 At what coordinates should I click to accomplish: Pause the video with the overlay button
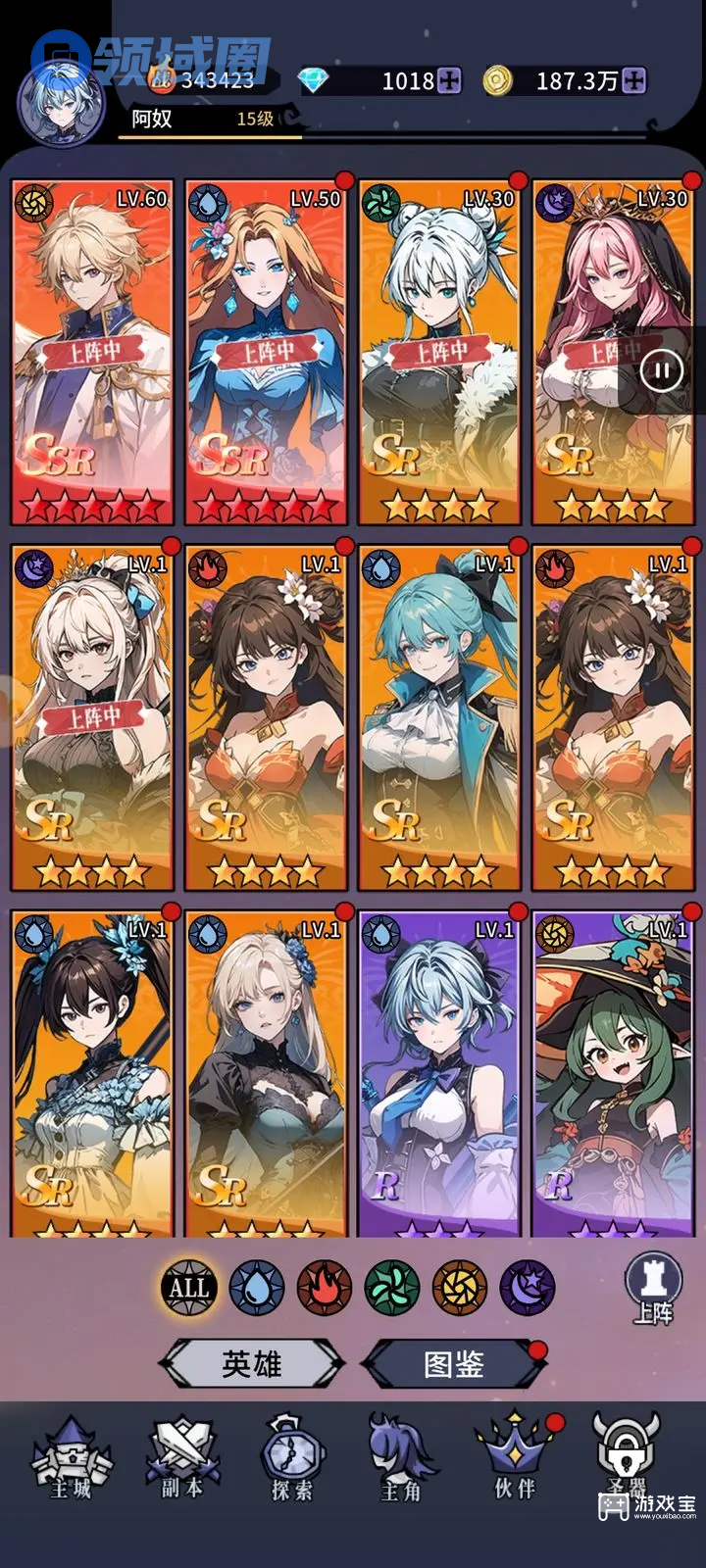[x=661, y=370]
